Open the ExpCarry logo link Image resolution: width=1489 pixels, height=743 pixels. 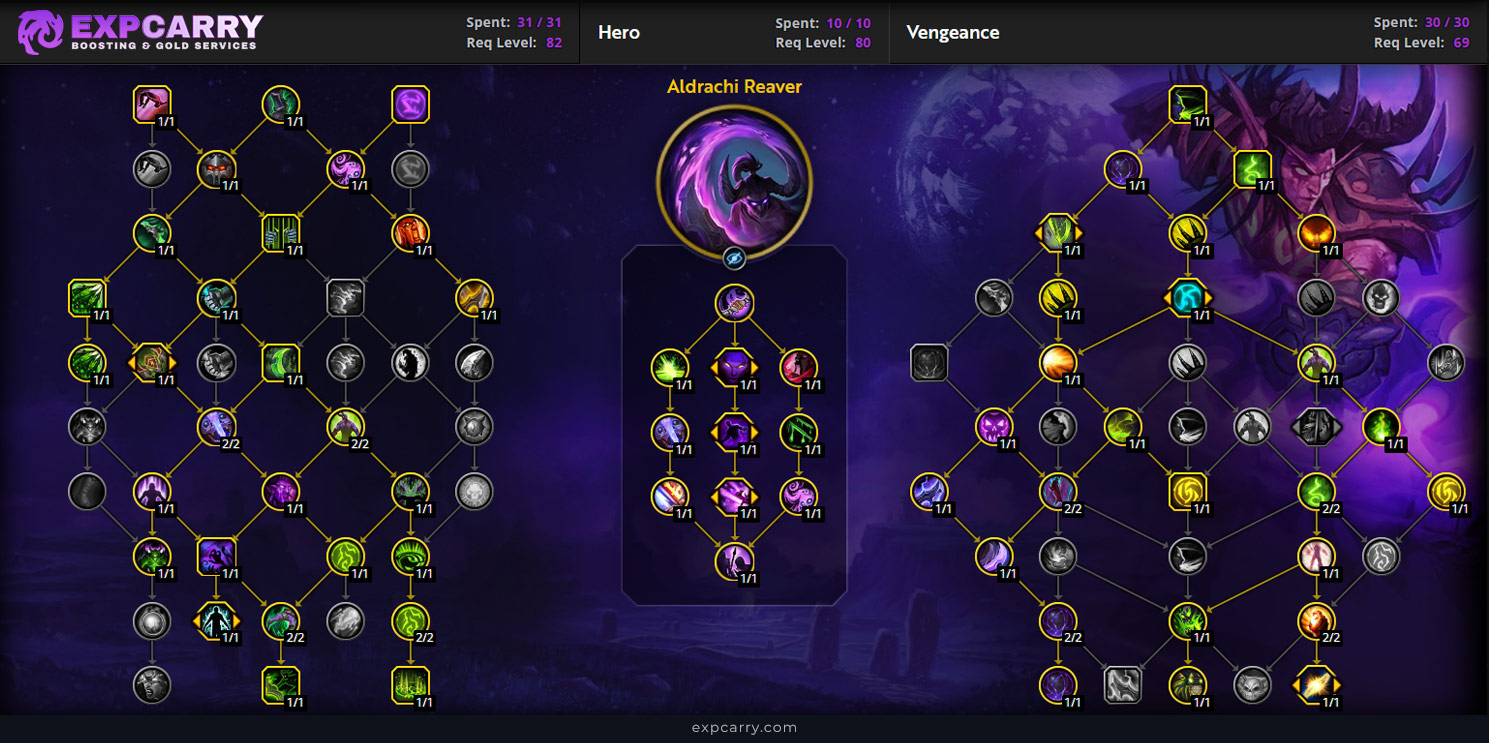pos(140,32)
